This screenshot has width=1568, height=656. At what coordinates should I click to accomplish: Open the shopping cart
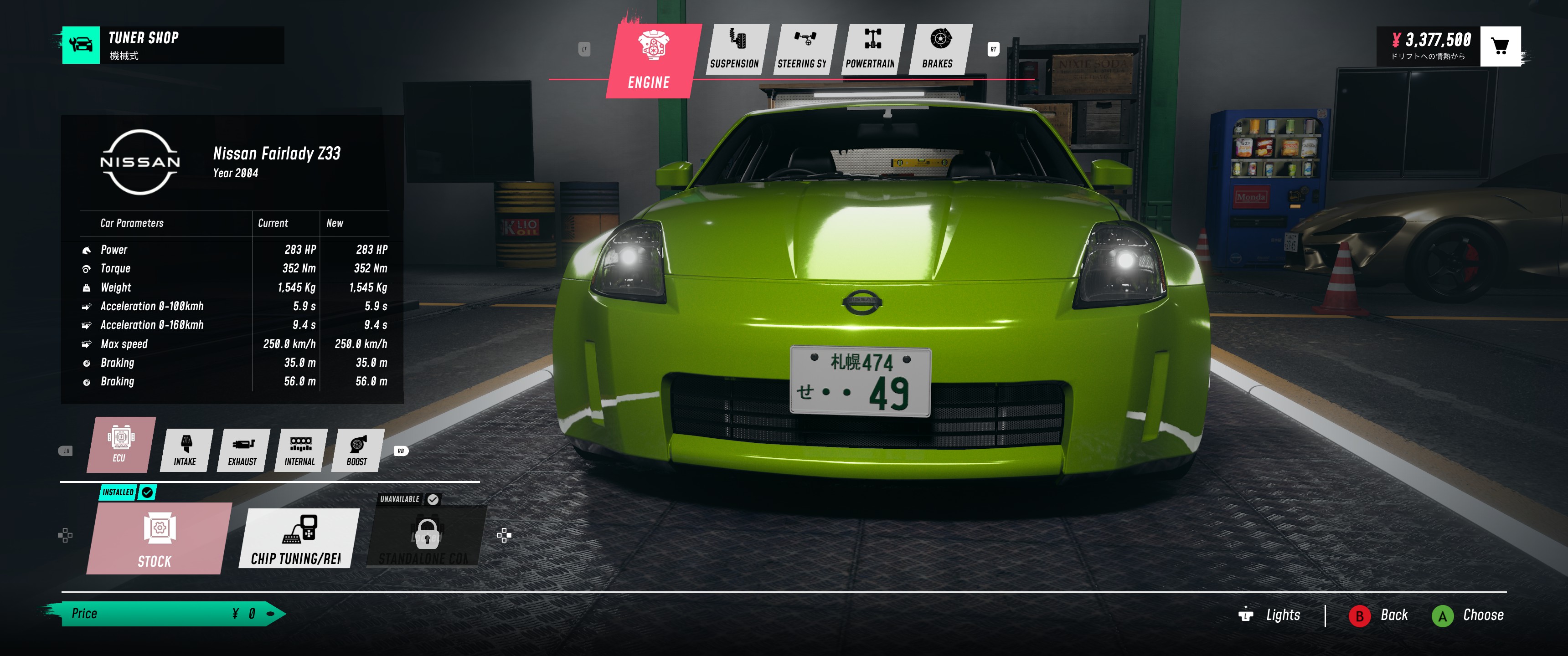(1500, 46)
